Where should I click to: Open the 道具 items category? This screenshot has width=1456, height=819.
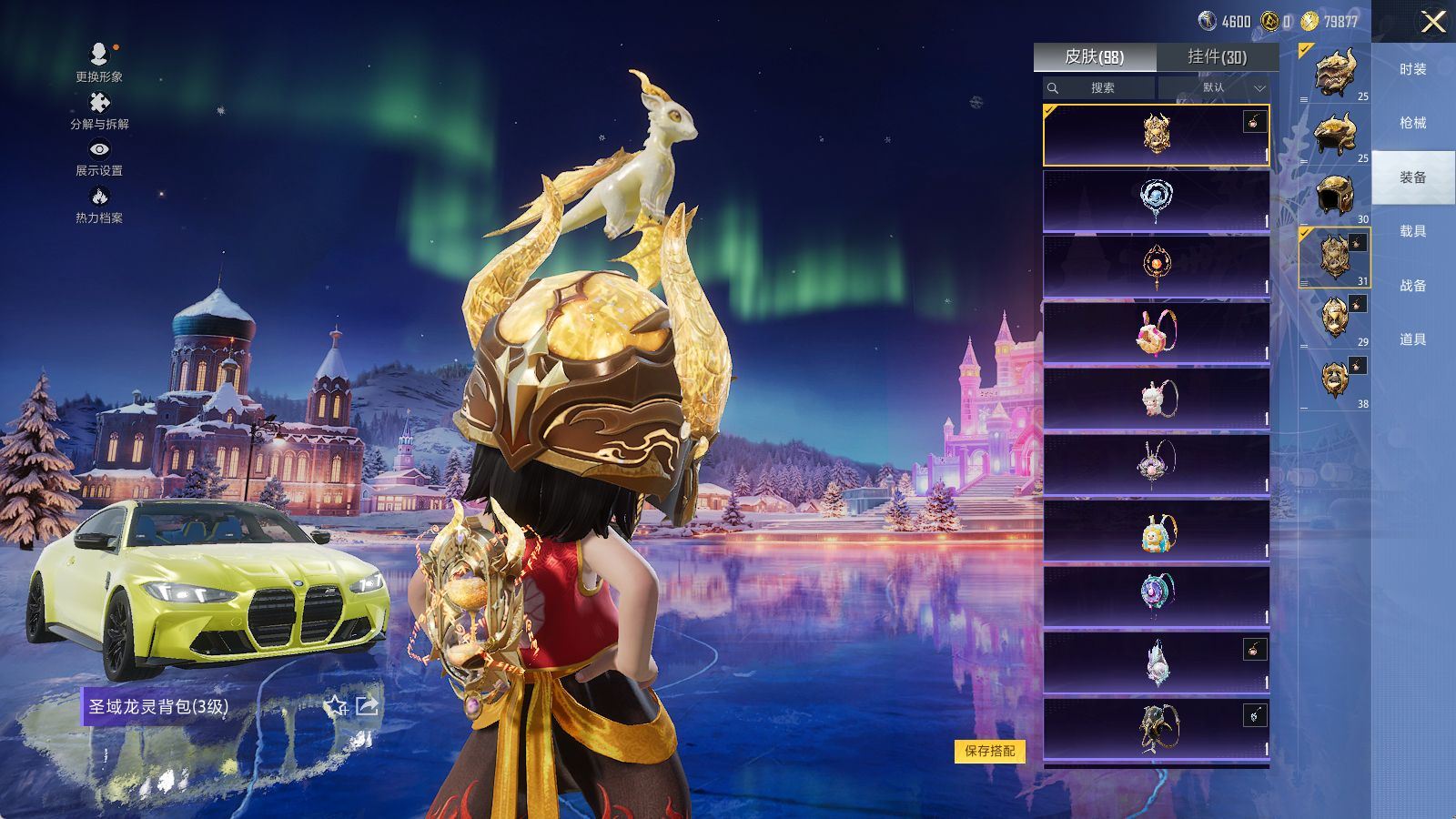click(1412, 339)
